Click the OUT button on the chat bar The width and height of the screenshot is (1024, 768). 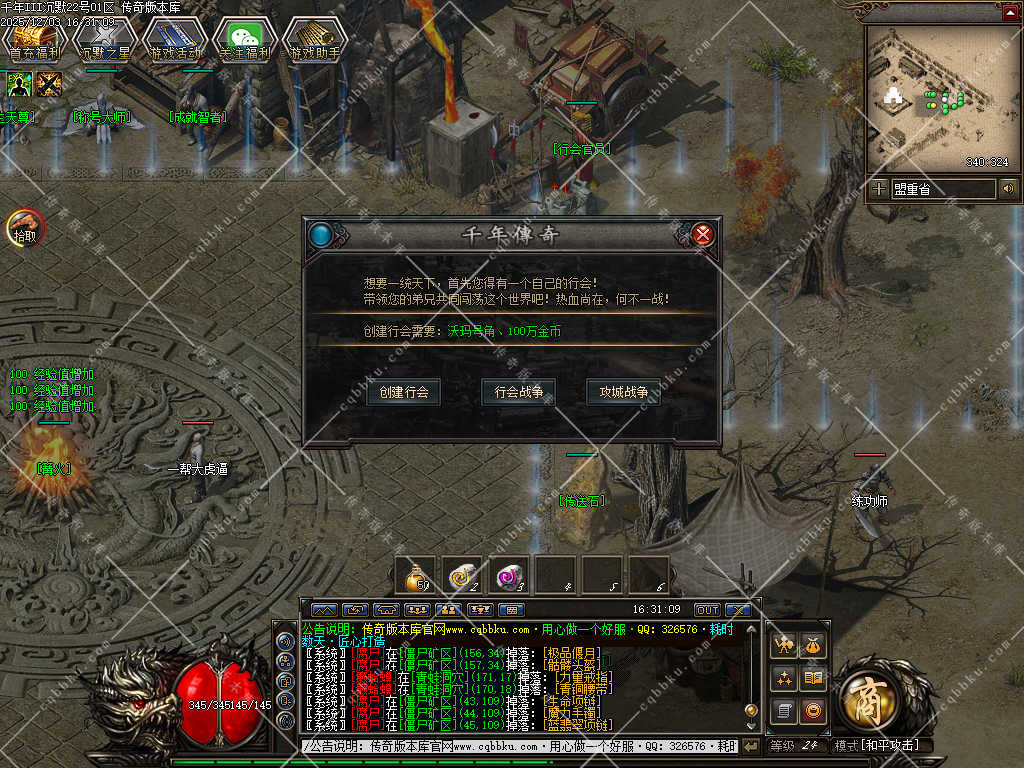point(707,609)
